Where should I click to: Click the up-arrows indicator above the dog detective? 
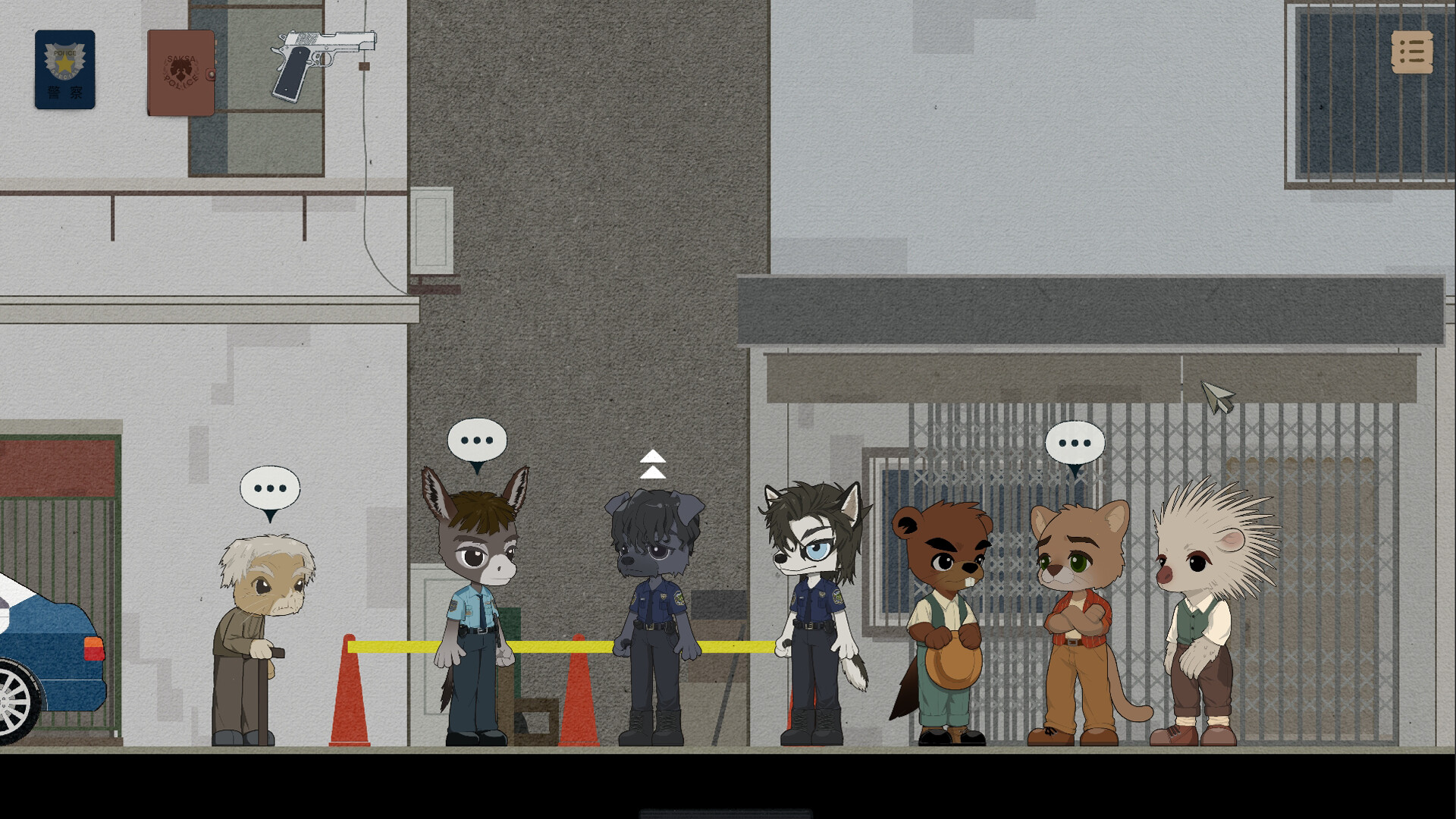(x=653, y=463)
